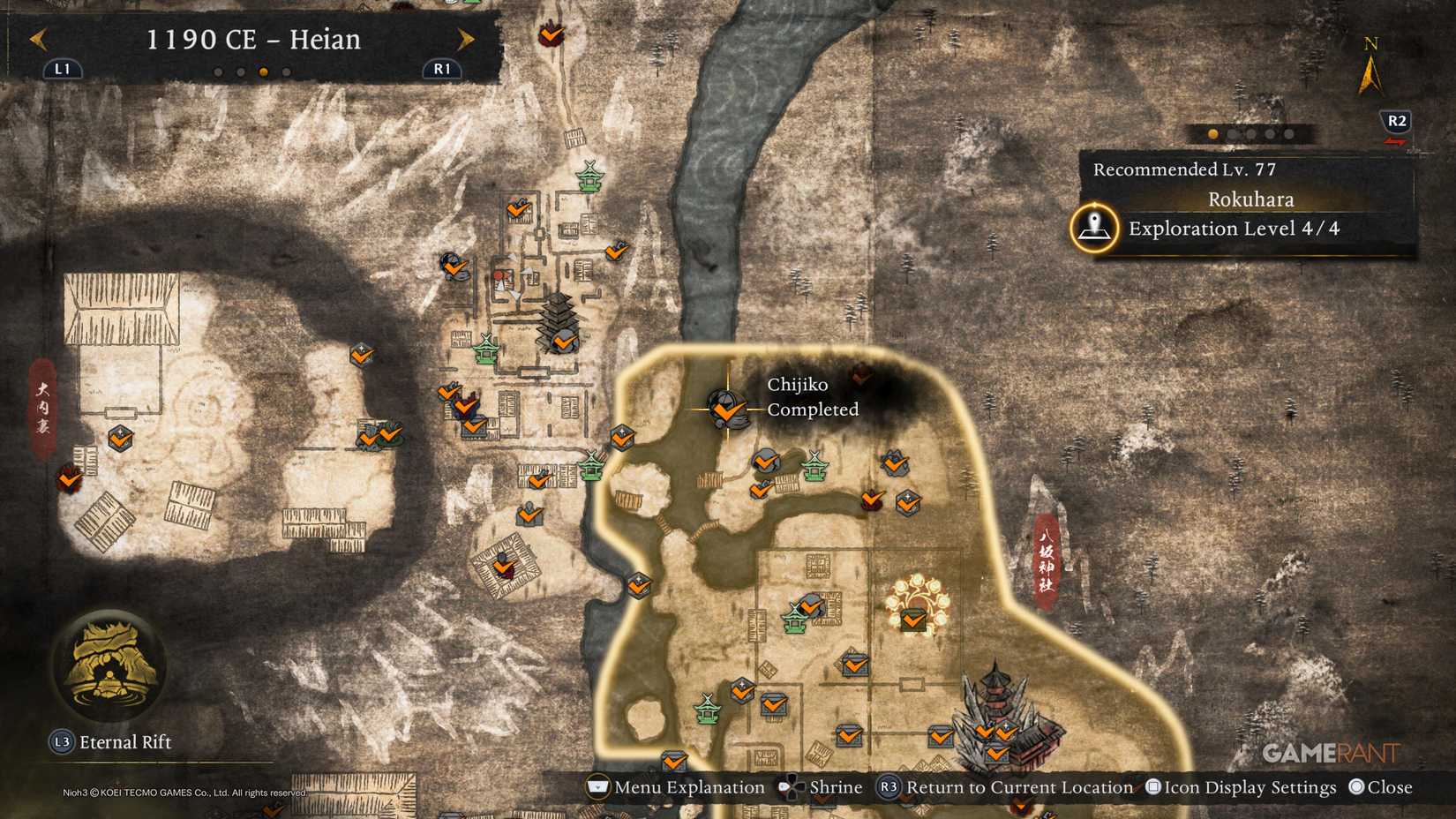Click the left L1 arrow to change era

[x=37, y=39]
